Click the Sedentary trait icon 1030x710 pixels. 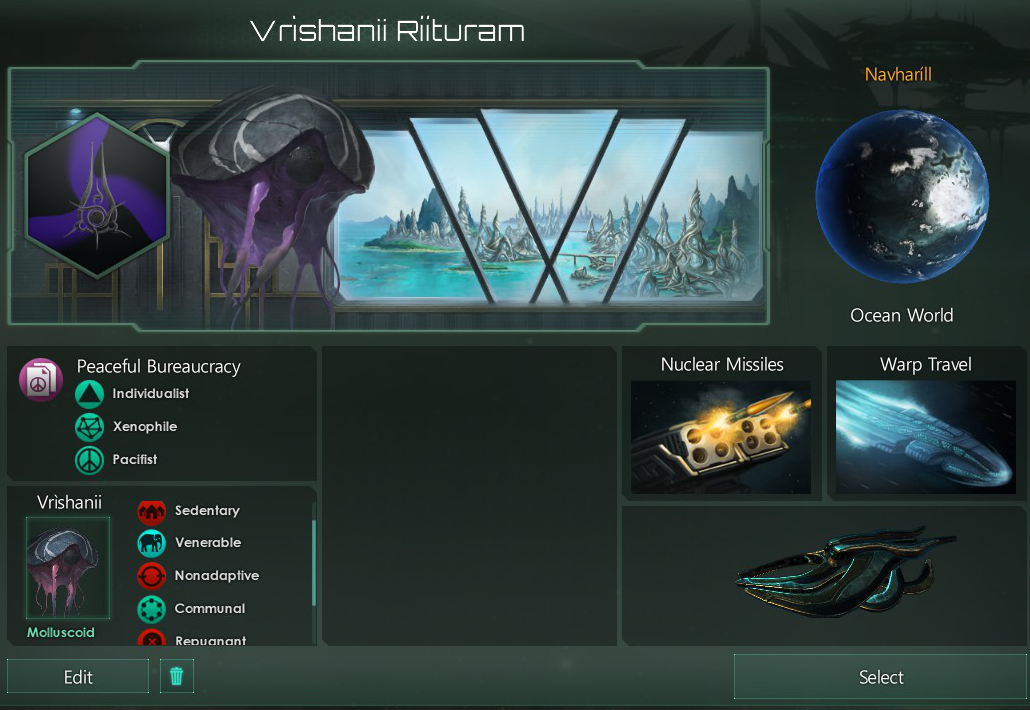tap(151, 511)
